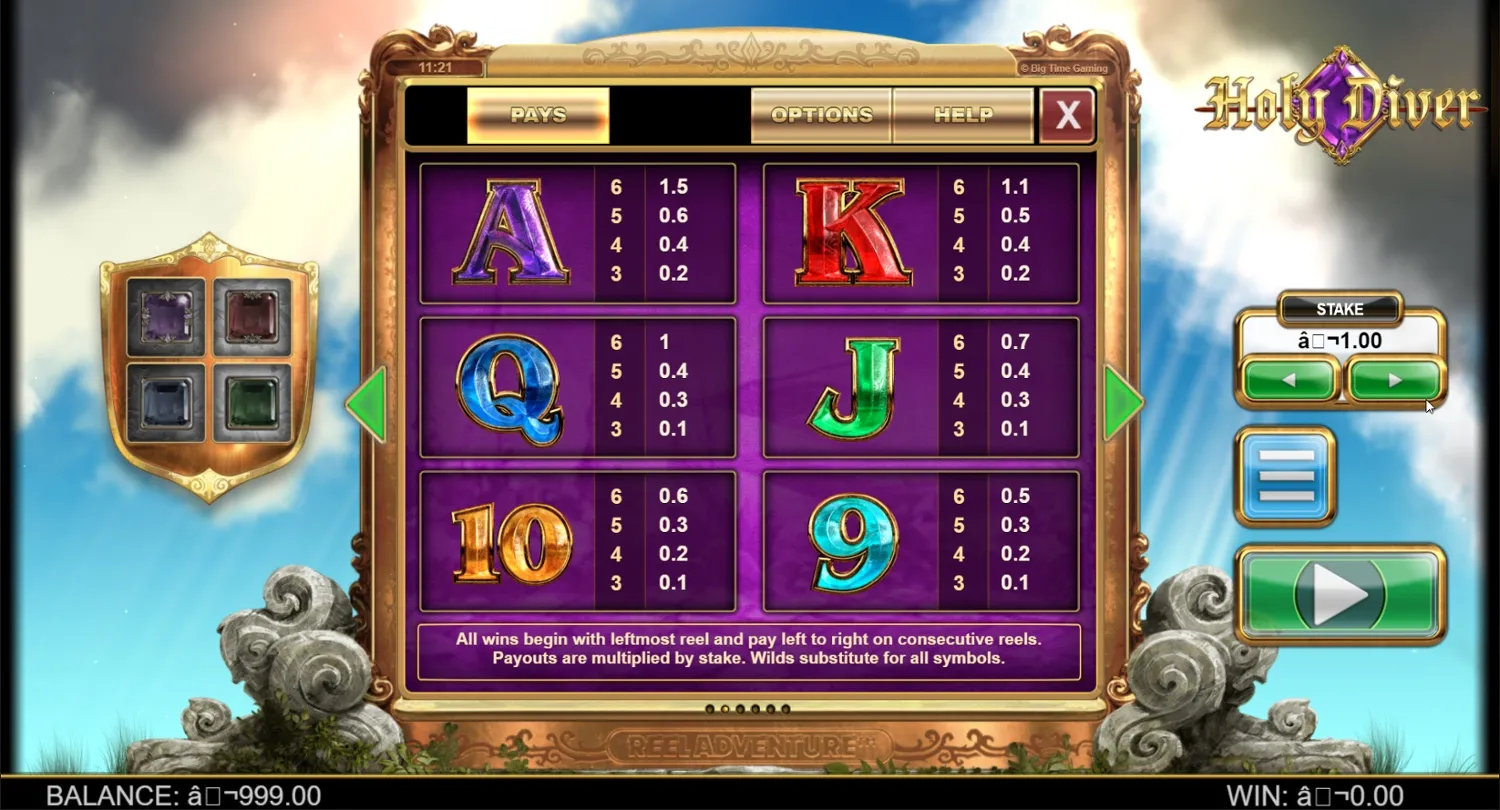
Task: Close the paytable with the X button
Action: [x=1067, y=115]
